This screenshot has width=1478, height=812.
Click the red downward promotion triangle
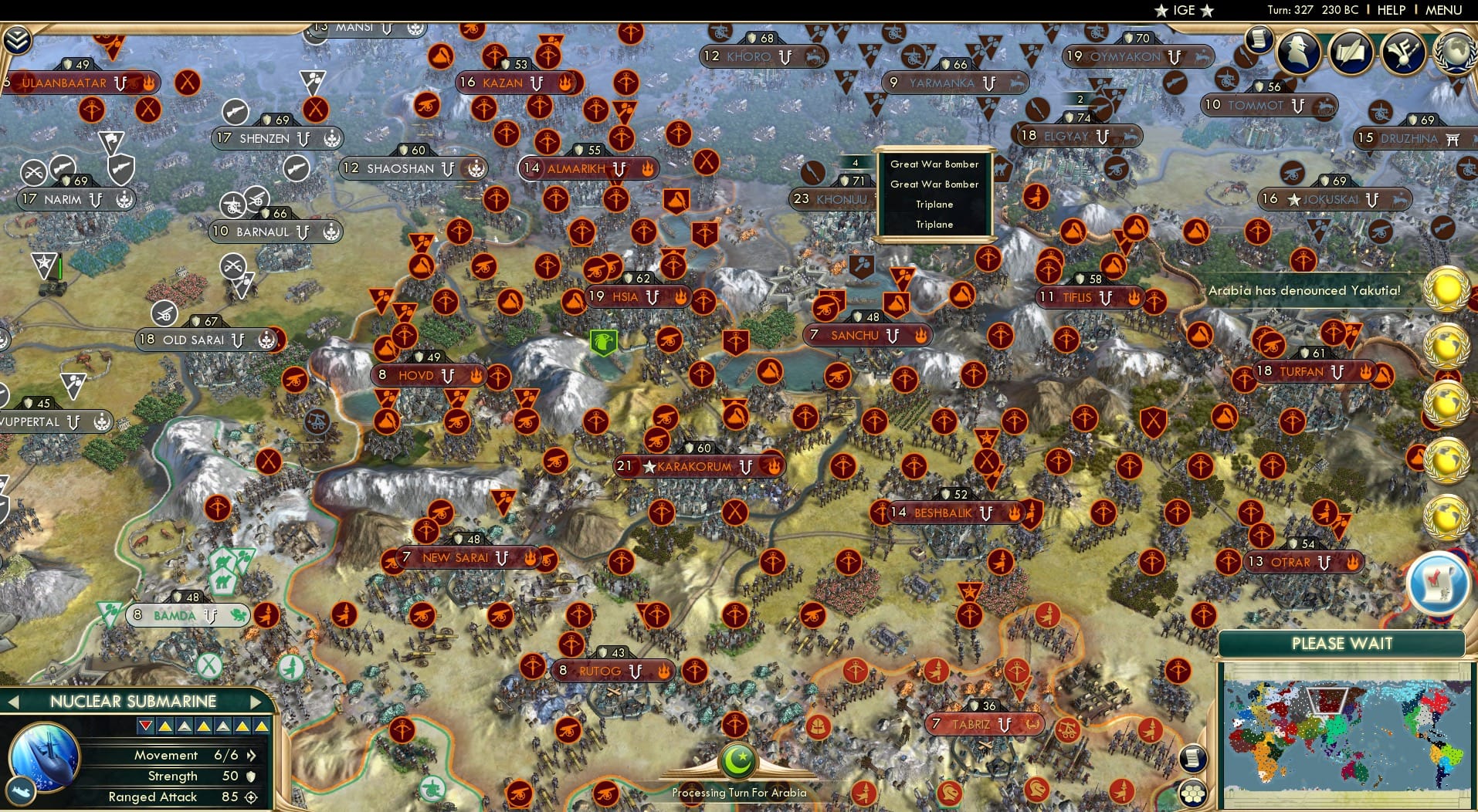(145, 726)
